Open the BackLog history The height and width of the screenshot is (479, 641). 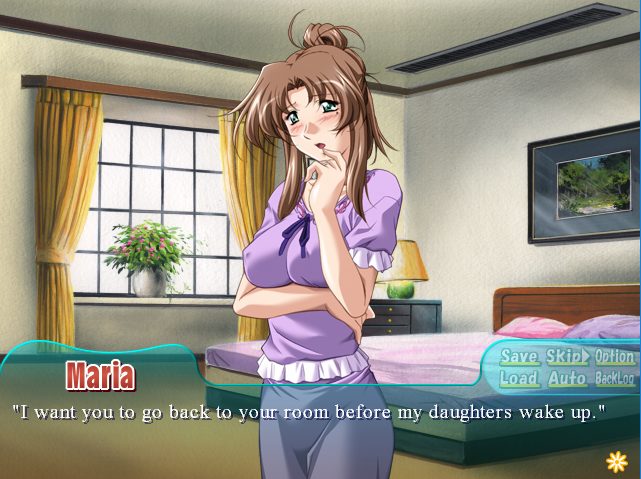(x=614, y=379)
